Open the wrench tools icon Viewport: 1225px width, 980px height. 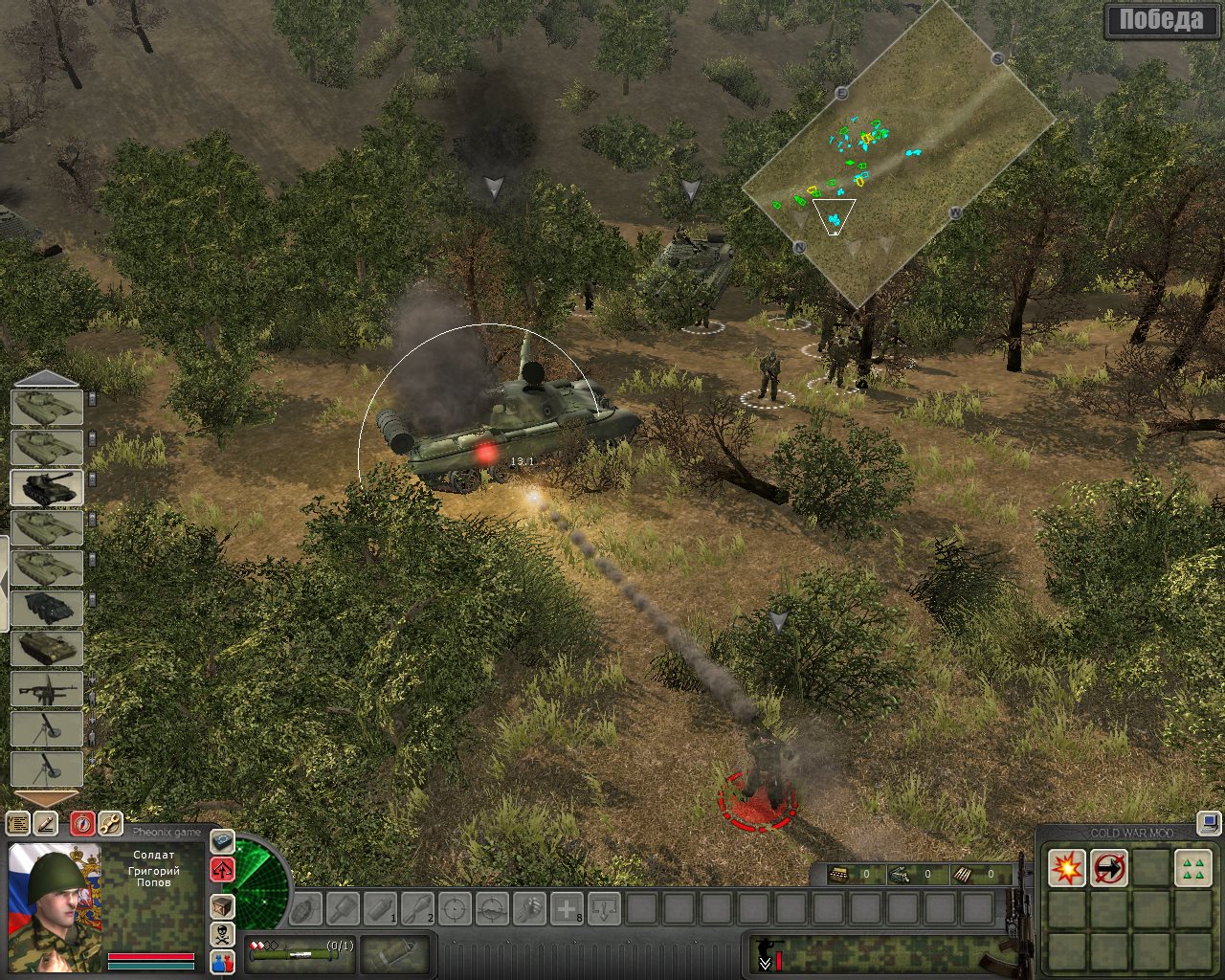[x=109, y=823]
